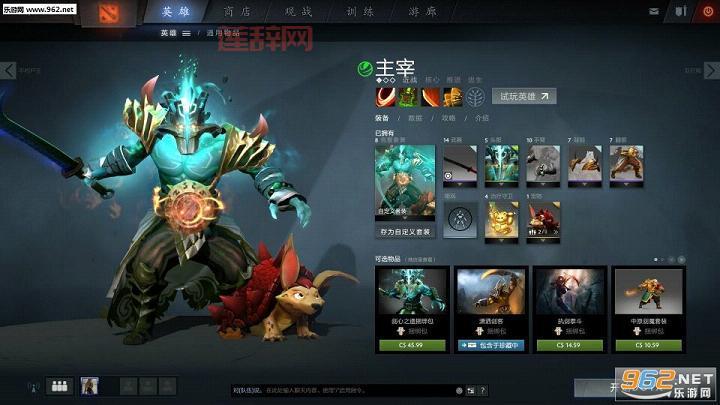The width and height of the screenshot is (720, 405).
Task: Buy the C$ 10.59 bundle
Action: pyautogui.click(x=650, y=345)
